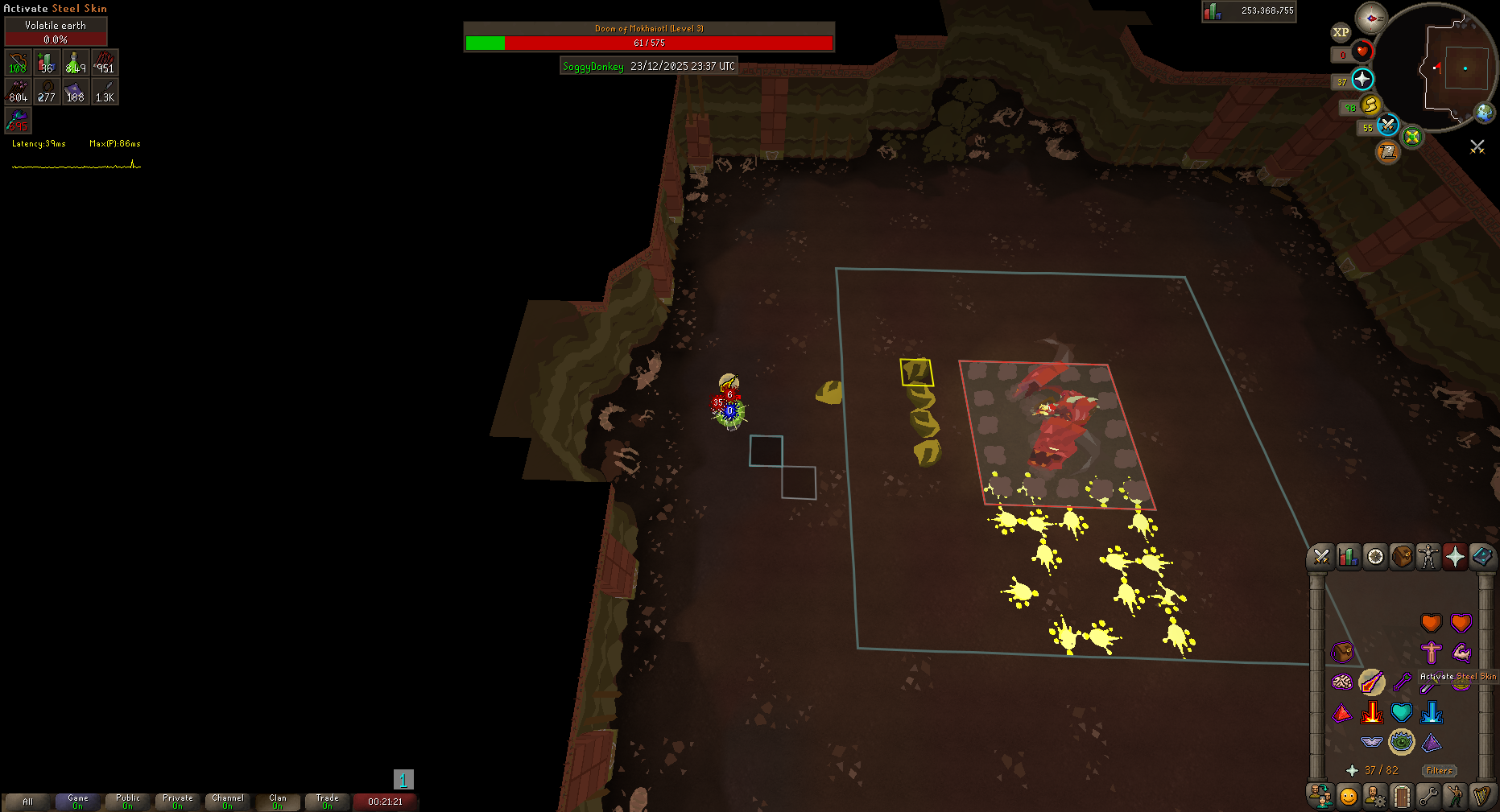Screen dimensions: 1500x812
Task: Toggle the XP drops button
Action: pos(1341,32)
